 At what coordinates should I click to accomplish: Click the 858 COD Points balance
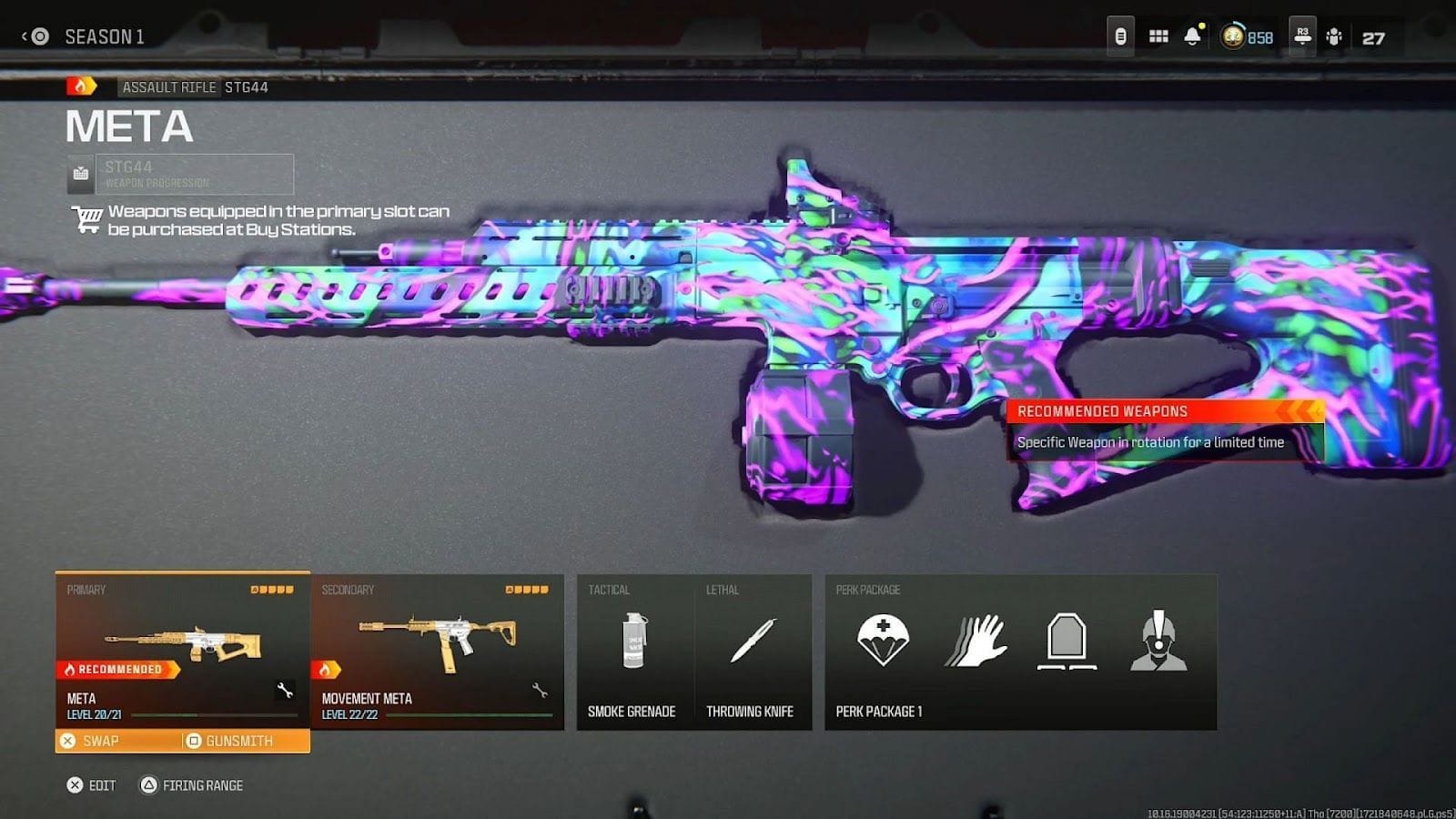pos(1243,37)
